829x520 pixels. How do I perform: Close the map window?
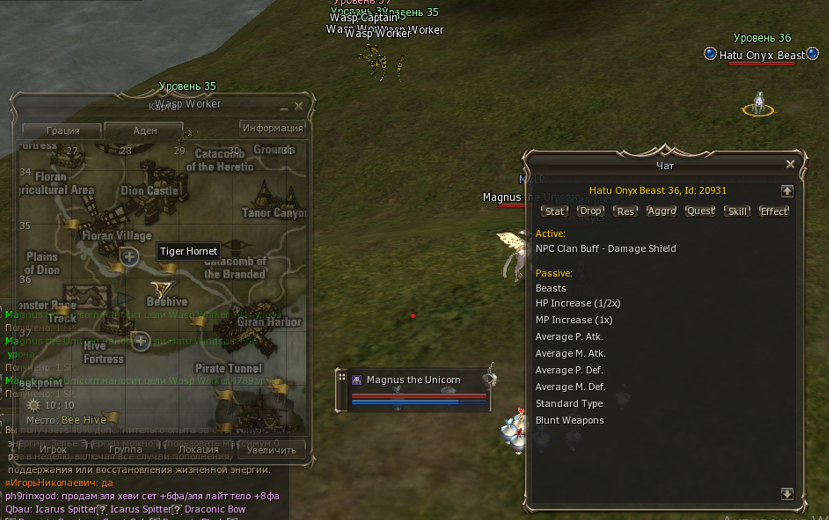298,106
